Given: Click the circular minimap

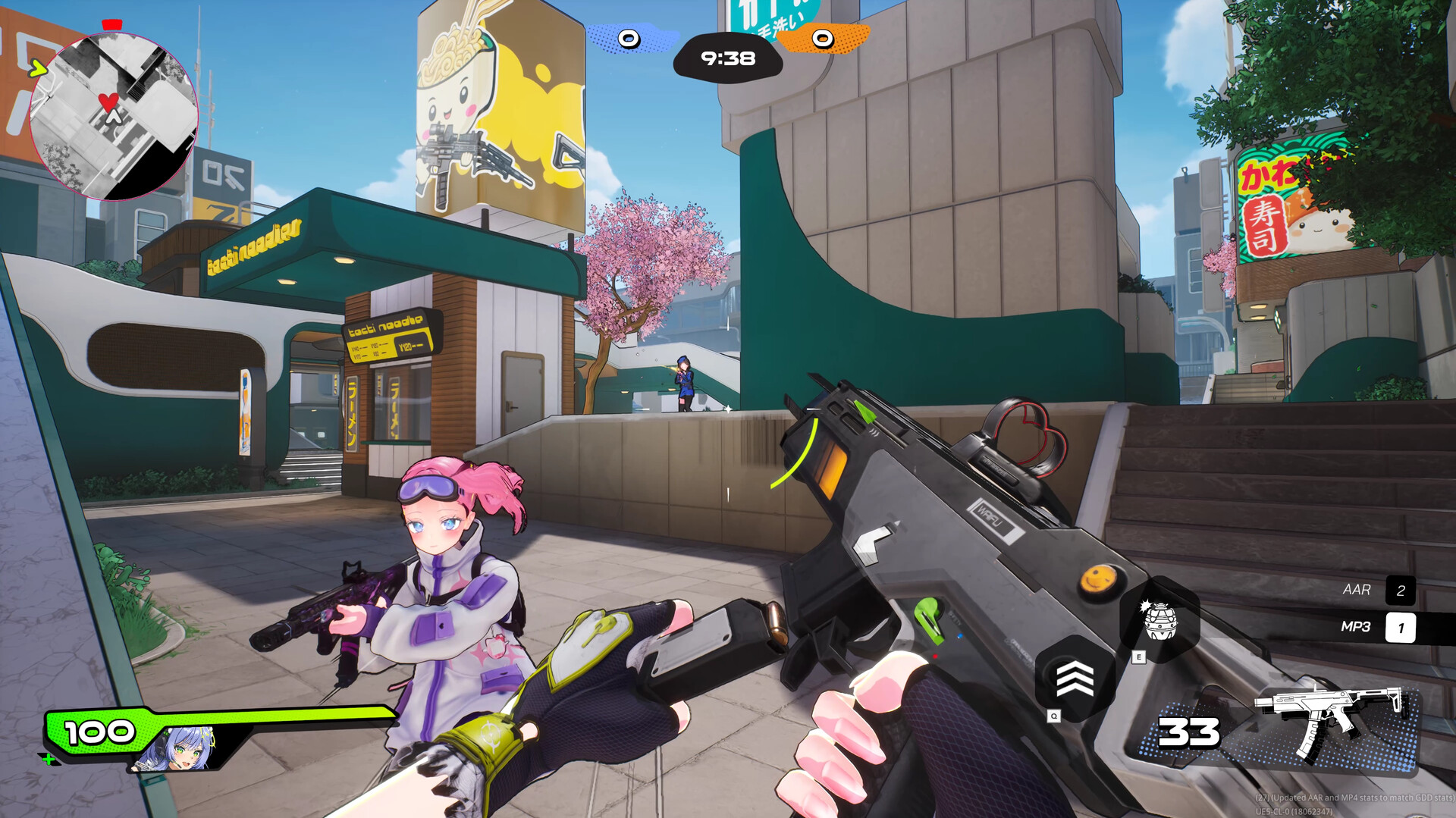Looking at the screenshot, I should pyautogui.click(x=114, y=116).
